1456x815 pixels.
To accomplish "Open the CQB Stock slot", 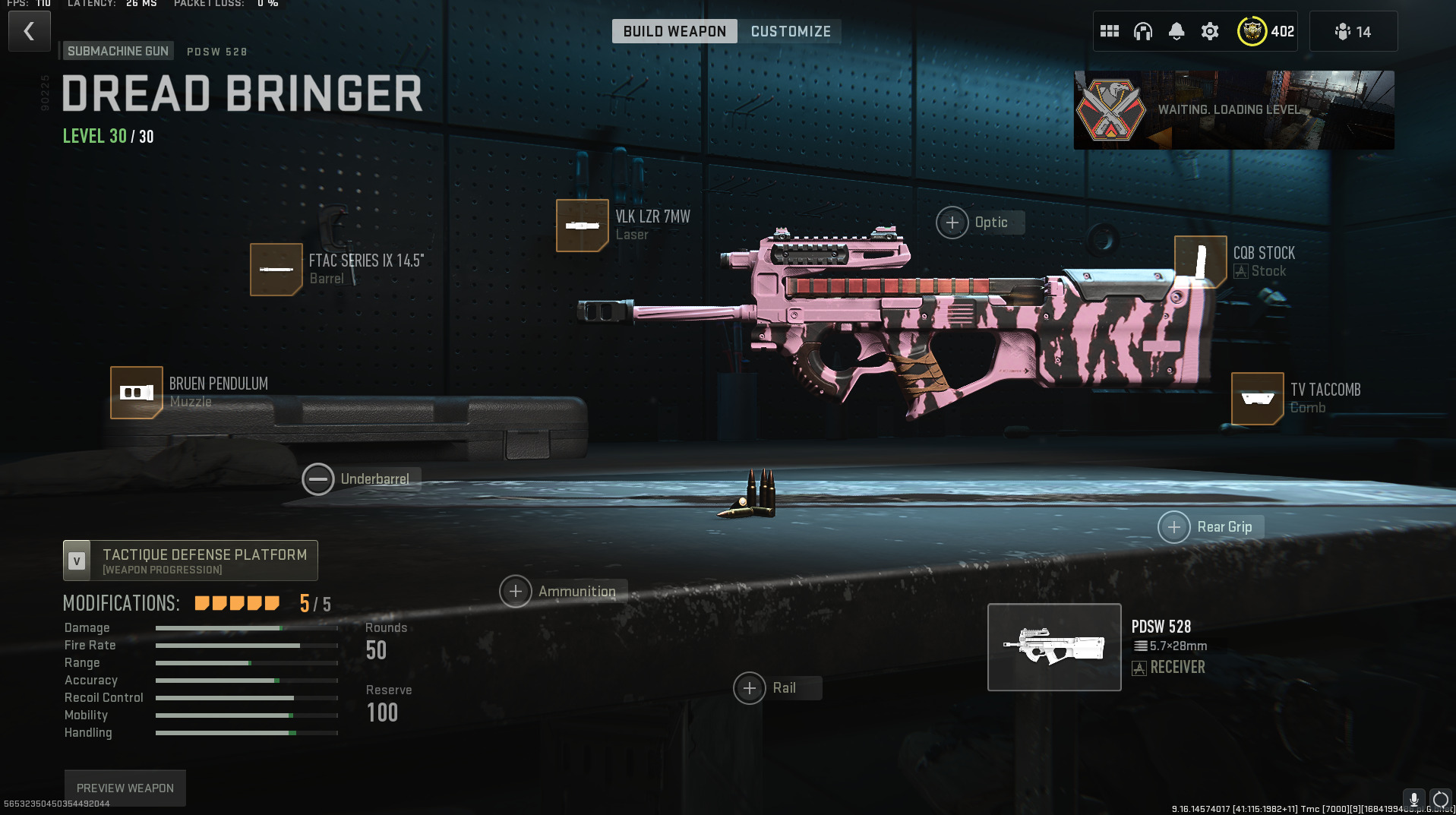I will pos(1200,262).
